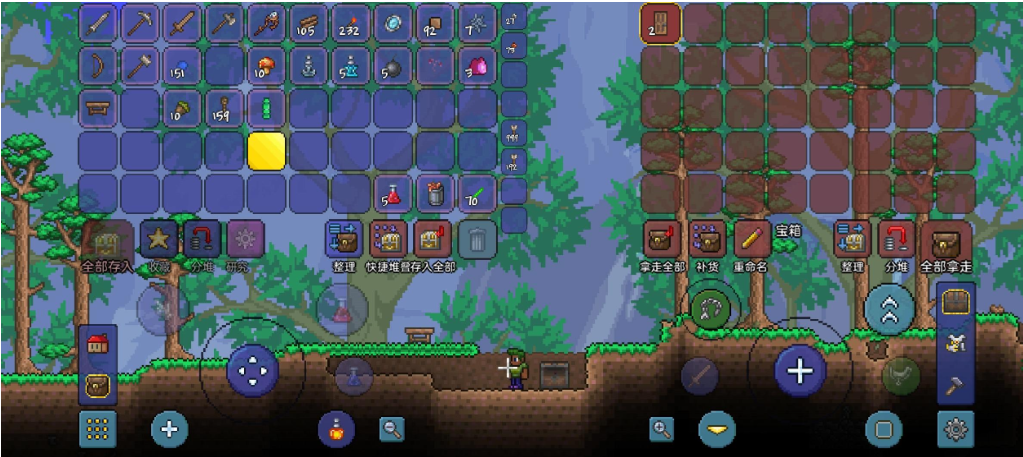Click the 补货 restock button

coord(707,240)
